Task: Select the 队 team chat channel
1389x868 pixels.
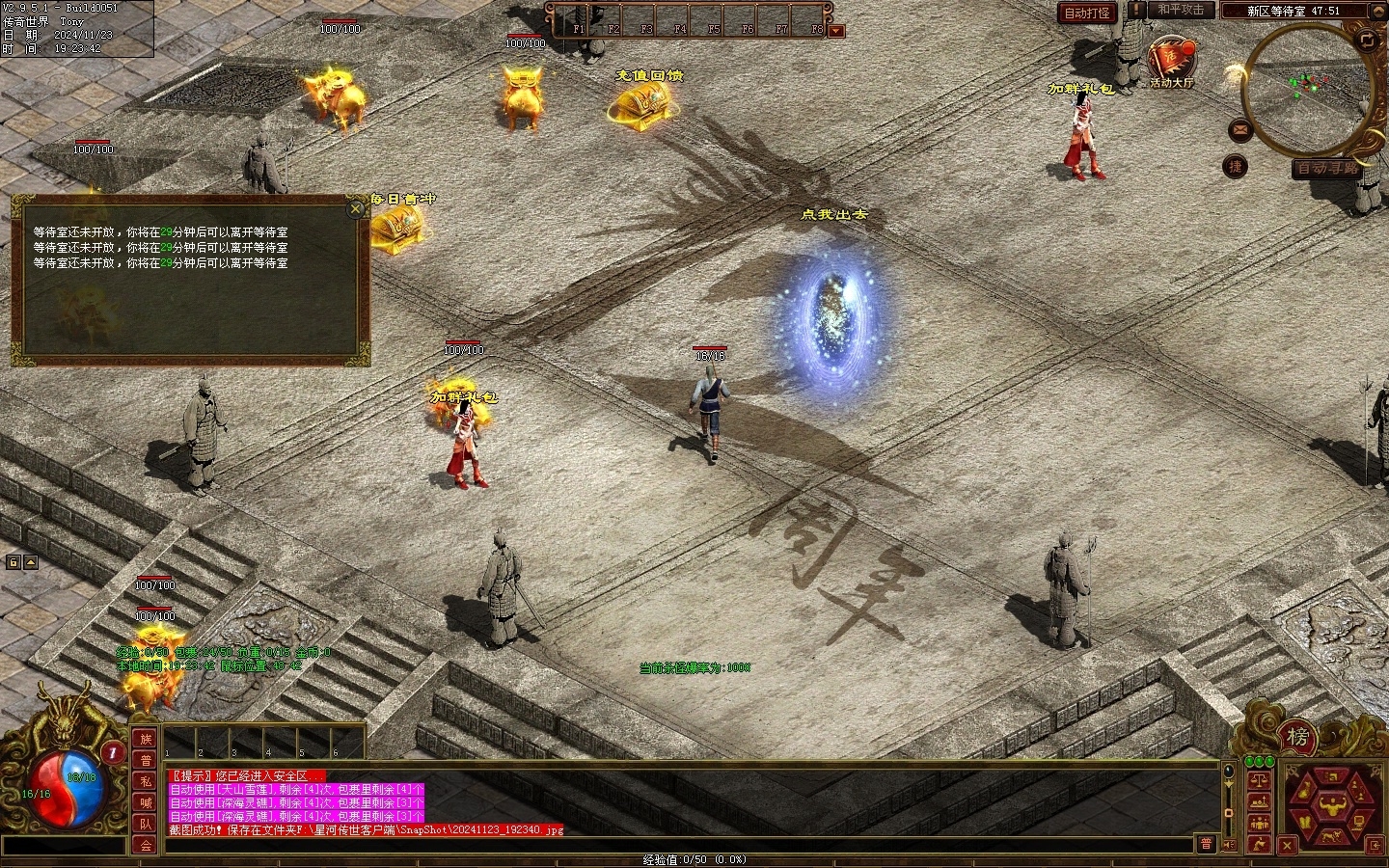Action: tap(146, 824)
